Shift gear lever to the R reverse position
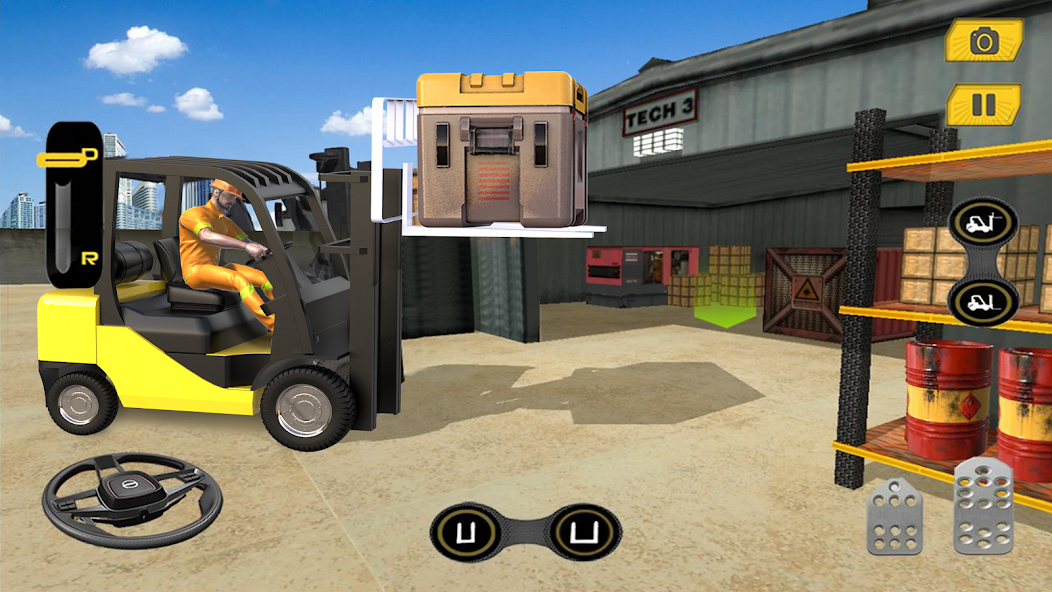Image resolution: width=1052 pixels, height=592 pixels. (89, 257)
